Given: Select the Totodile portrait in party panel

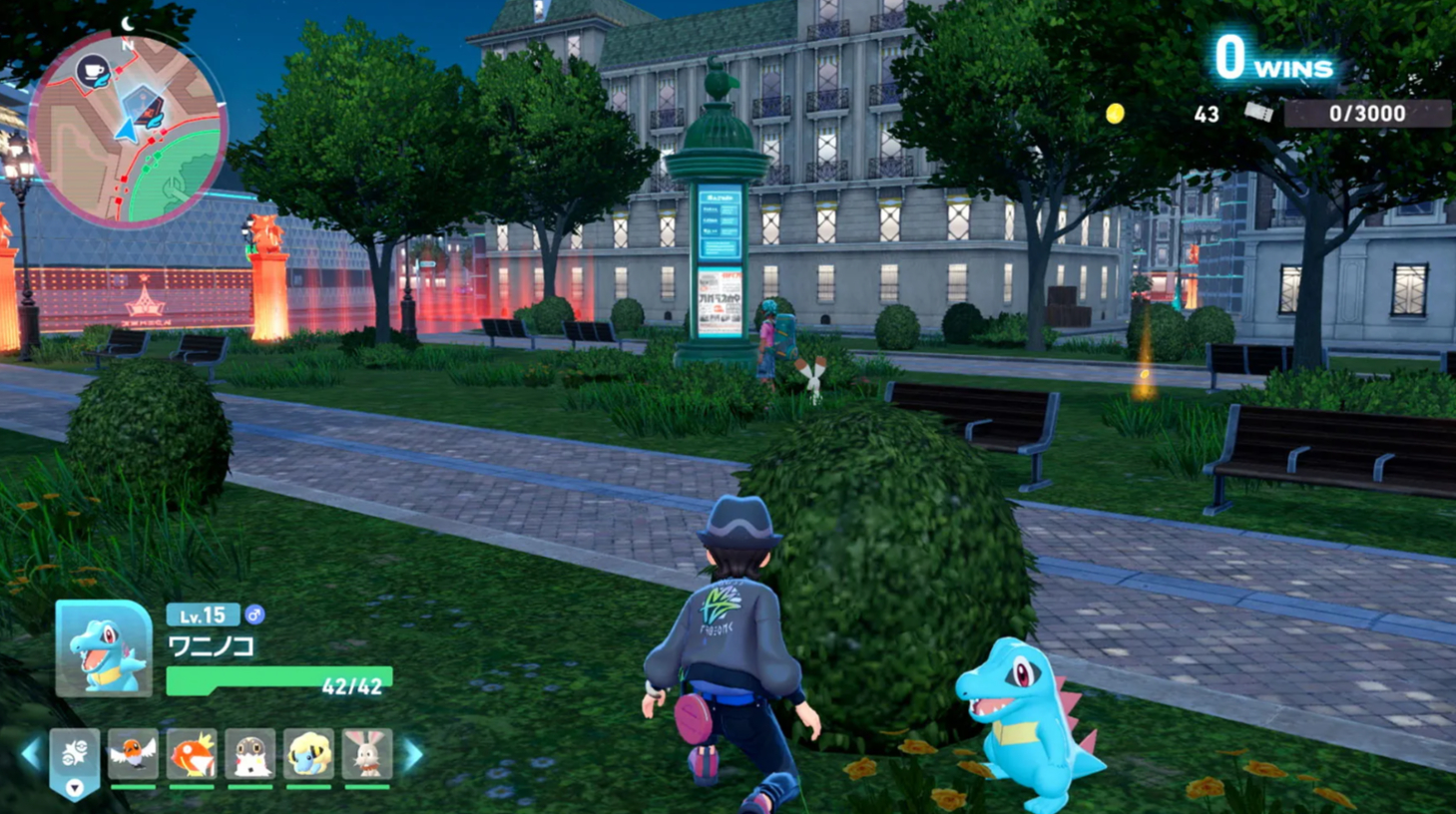Looking at the screenshot, I should [104, 648].
